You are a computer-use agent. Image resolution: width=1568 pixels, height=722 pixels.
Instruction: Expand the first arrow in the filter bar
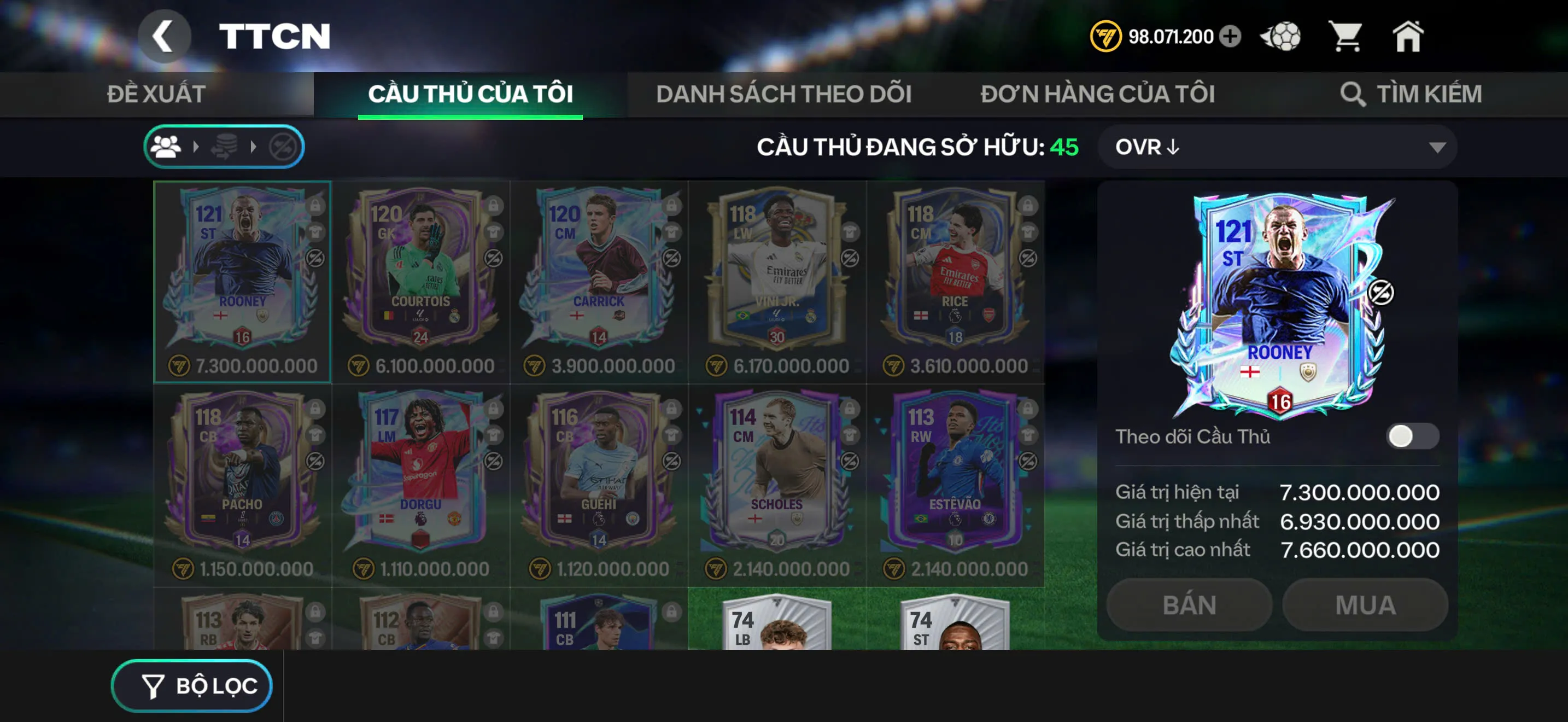pos(197,146)
